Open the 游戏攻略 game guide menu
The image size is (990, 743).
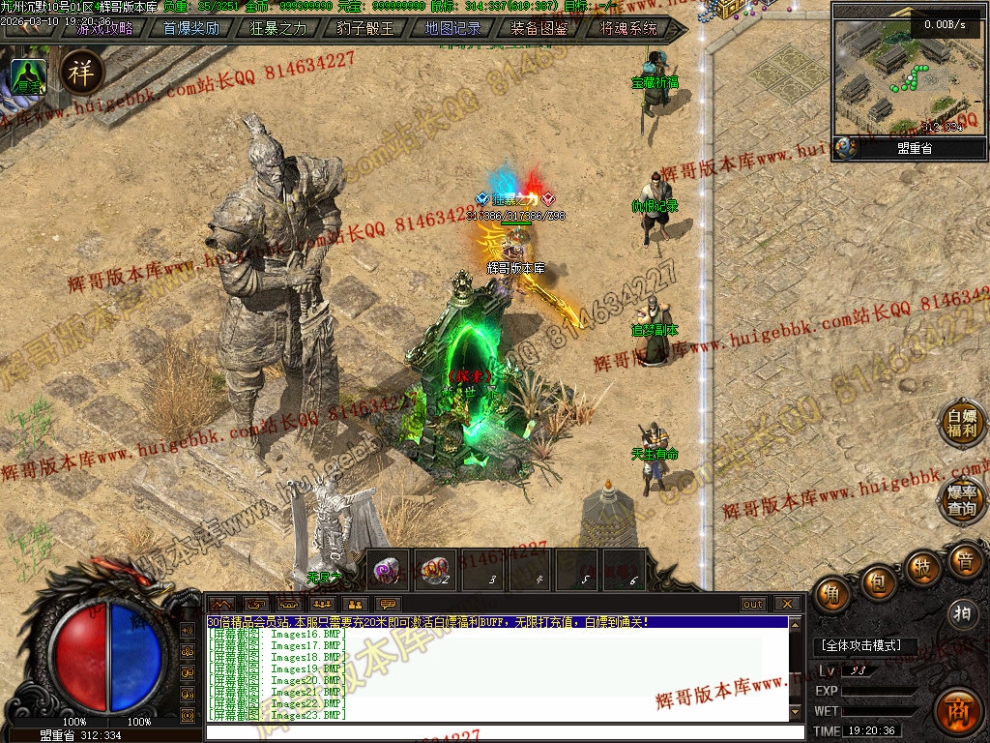[x=105, y=28]
